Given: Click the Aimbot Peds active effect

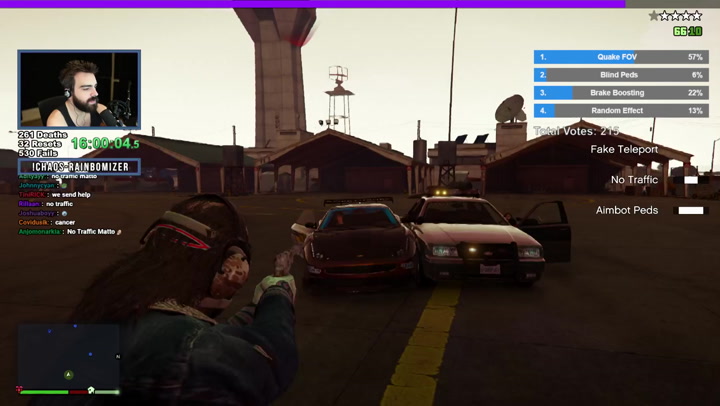Looking at the screenshot, I should point(627,211).
